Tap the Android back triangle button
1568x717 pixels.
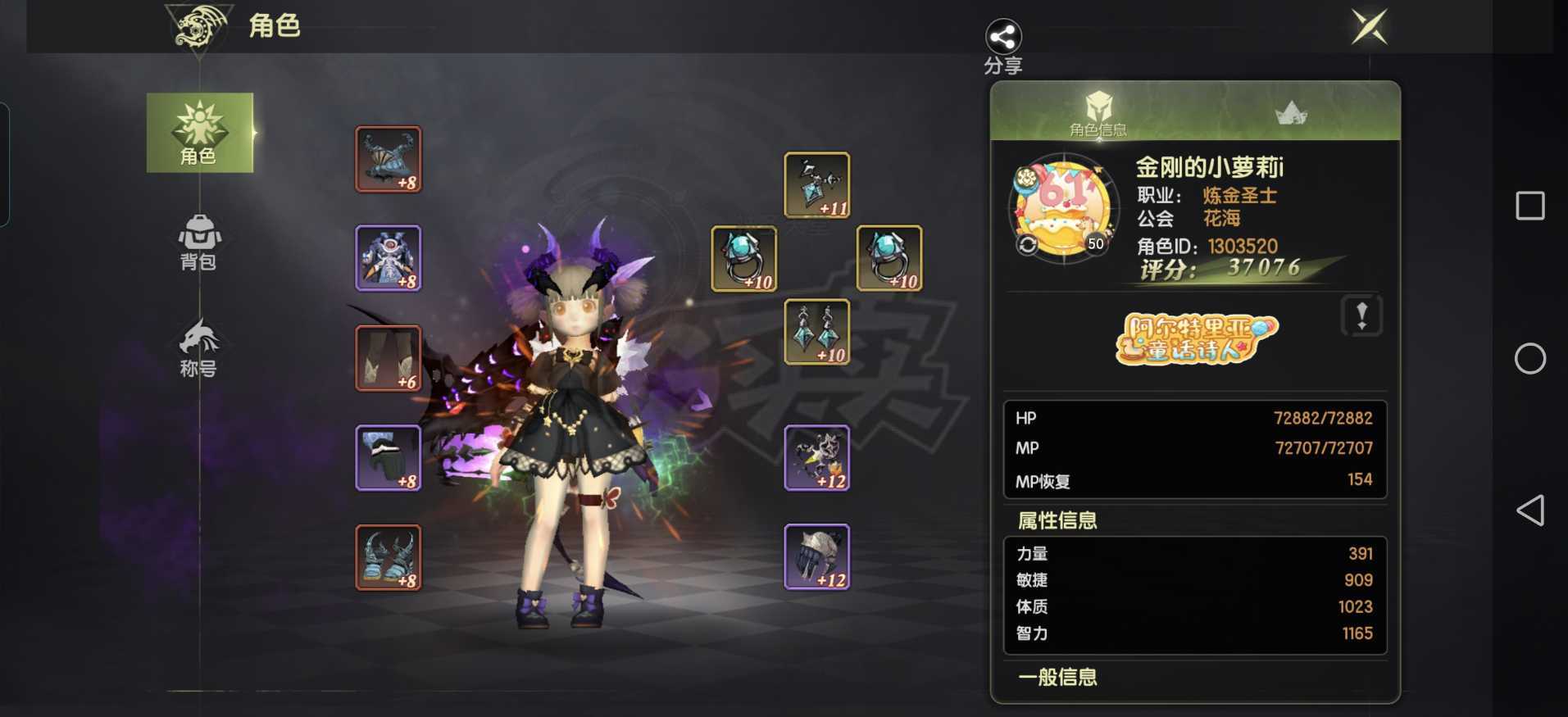point(1529,511)
